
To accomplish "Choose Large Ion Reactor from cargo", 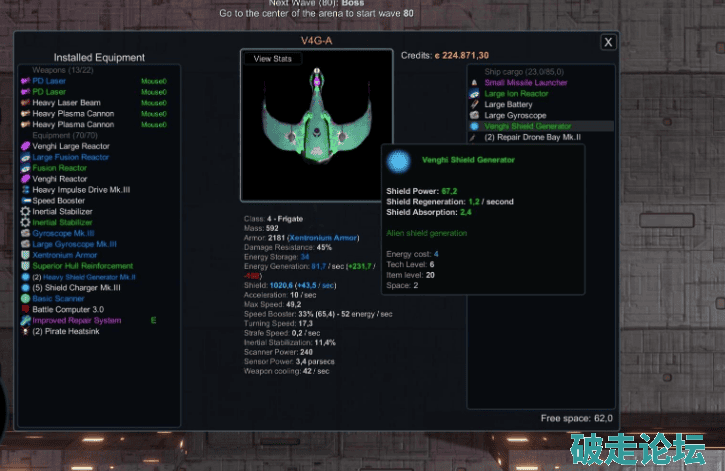I will click(x=520, y=93).
